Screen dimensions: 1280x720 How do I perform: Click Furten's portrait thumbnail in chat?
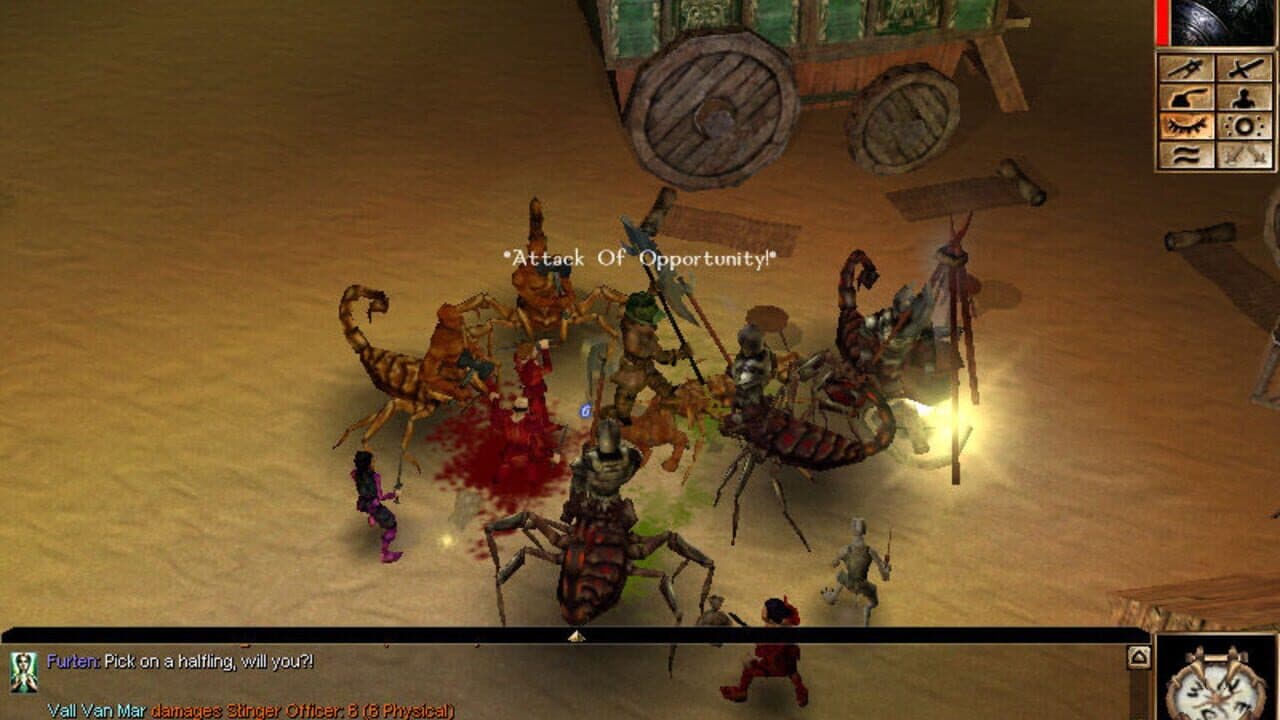[x=24, y=673]
